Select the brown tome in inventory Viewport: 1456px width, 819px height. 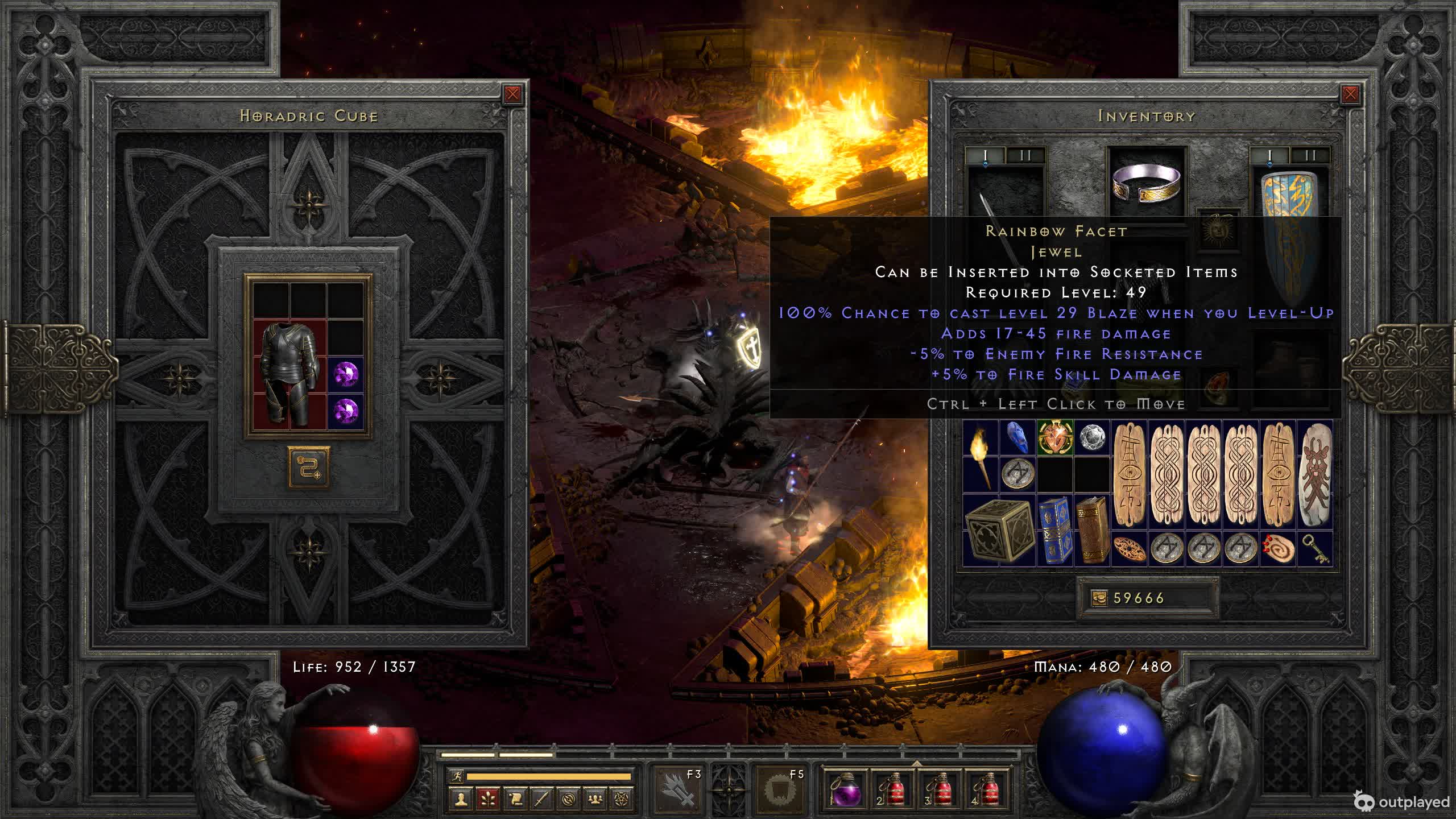pos(1091,530)
